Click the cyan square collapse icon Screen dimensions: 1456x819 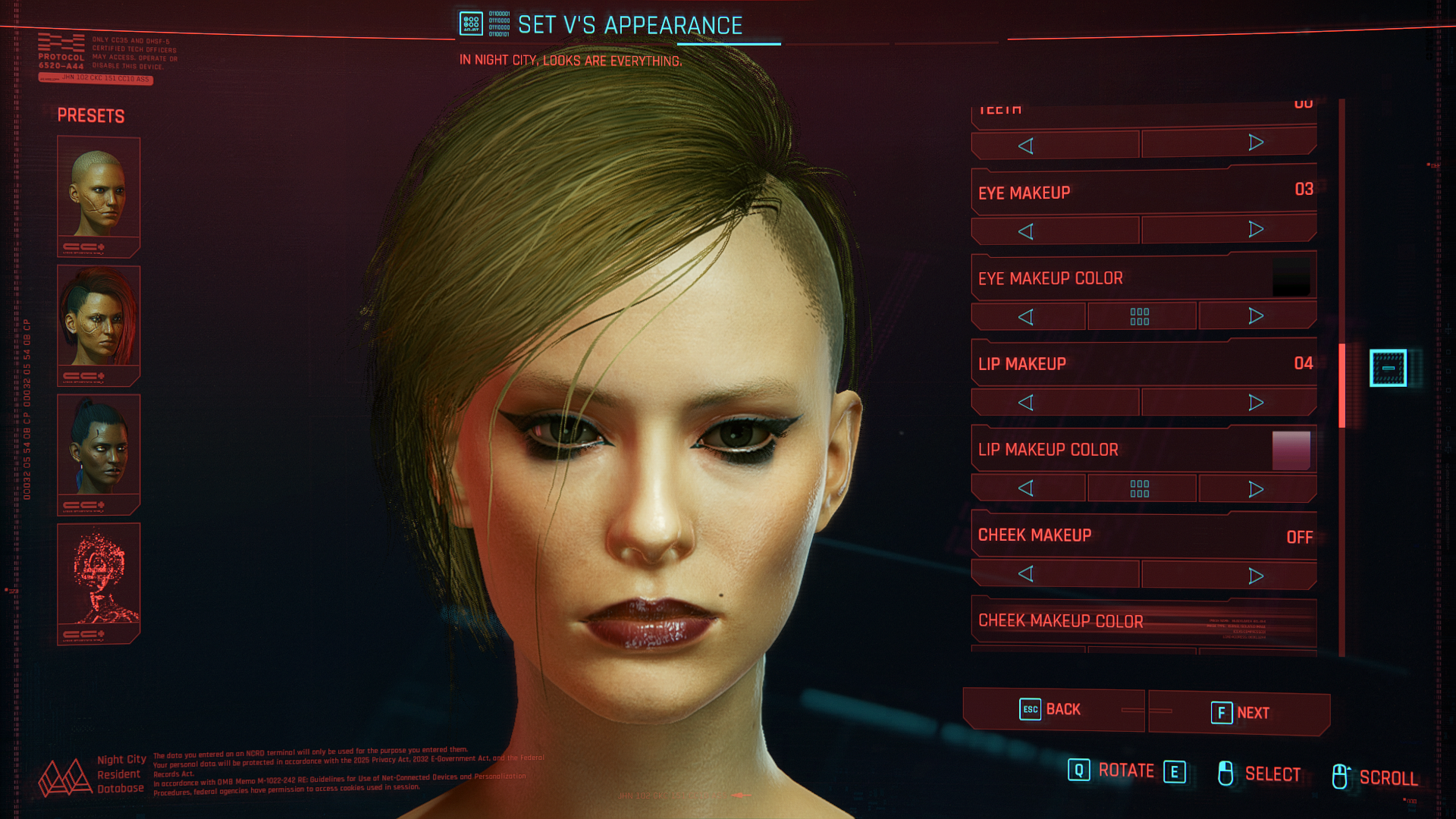click(x=1388, y=368)
